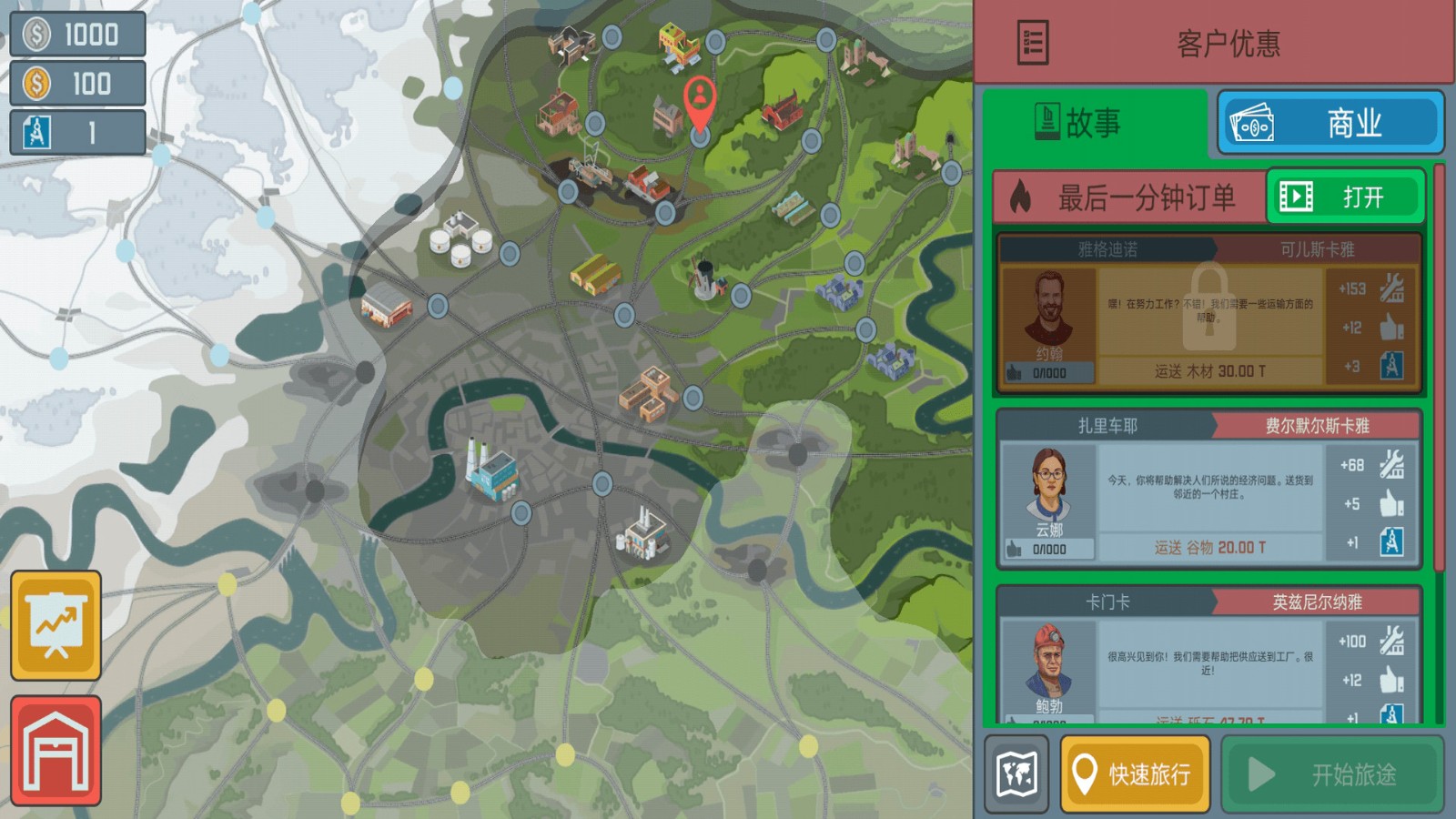Click the orders list scrollbar
This screenshot has width=1456, height=819.
[x=1439, y=364]
